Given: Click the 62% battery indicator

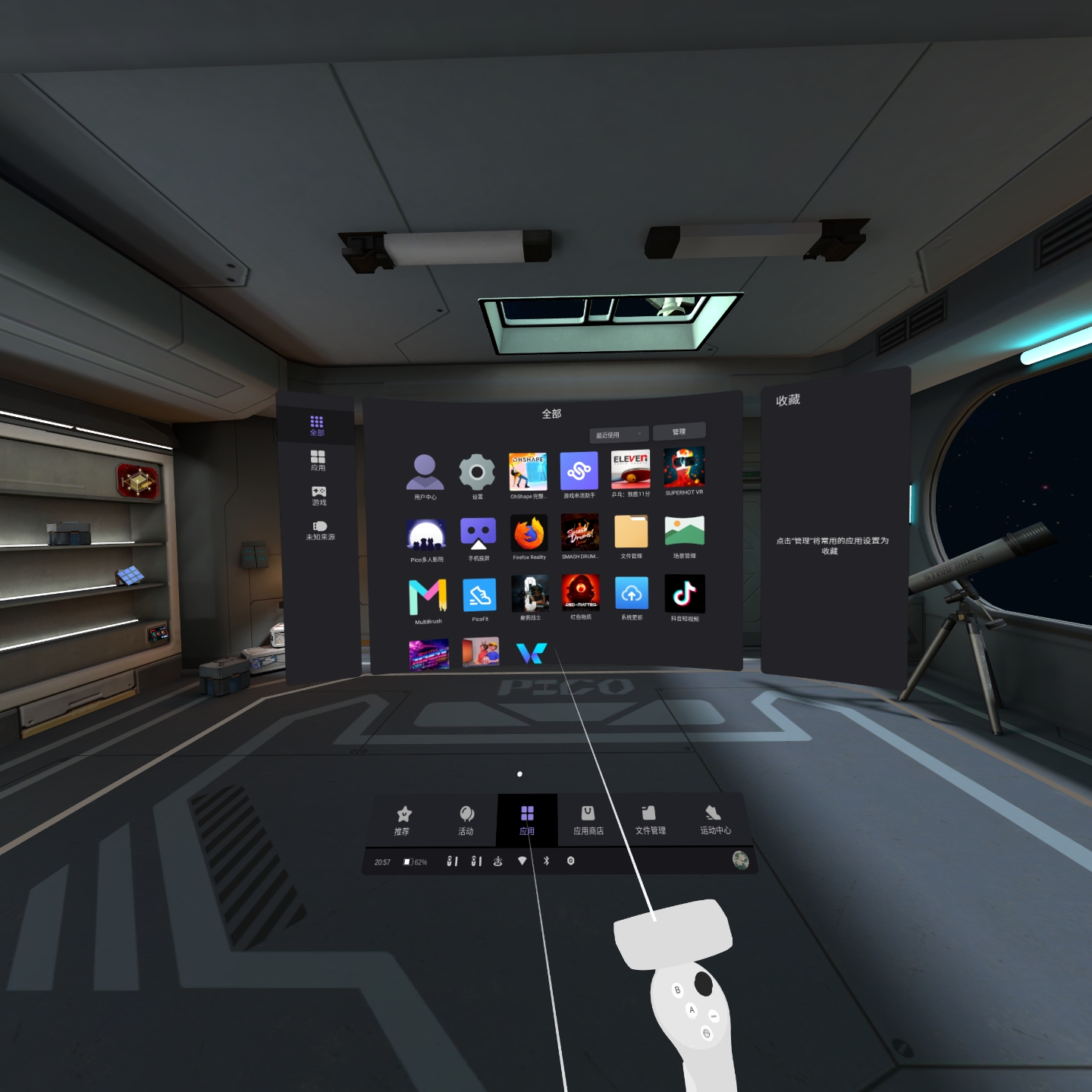Looking at the screenshot, I should coord(415,861).
